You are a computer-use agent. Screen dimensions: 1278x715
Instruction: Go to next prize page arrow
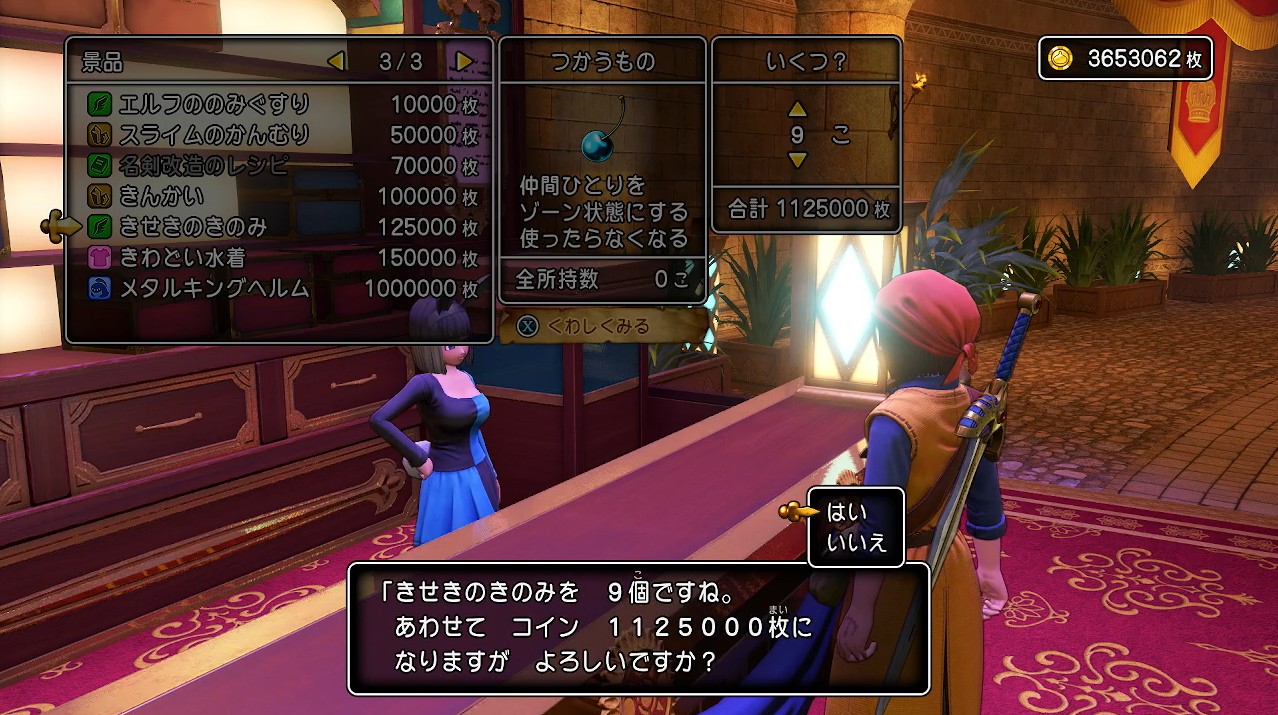click(464, 61)
